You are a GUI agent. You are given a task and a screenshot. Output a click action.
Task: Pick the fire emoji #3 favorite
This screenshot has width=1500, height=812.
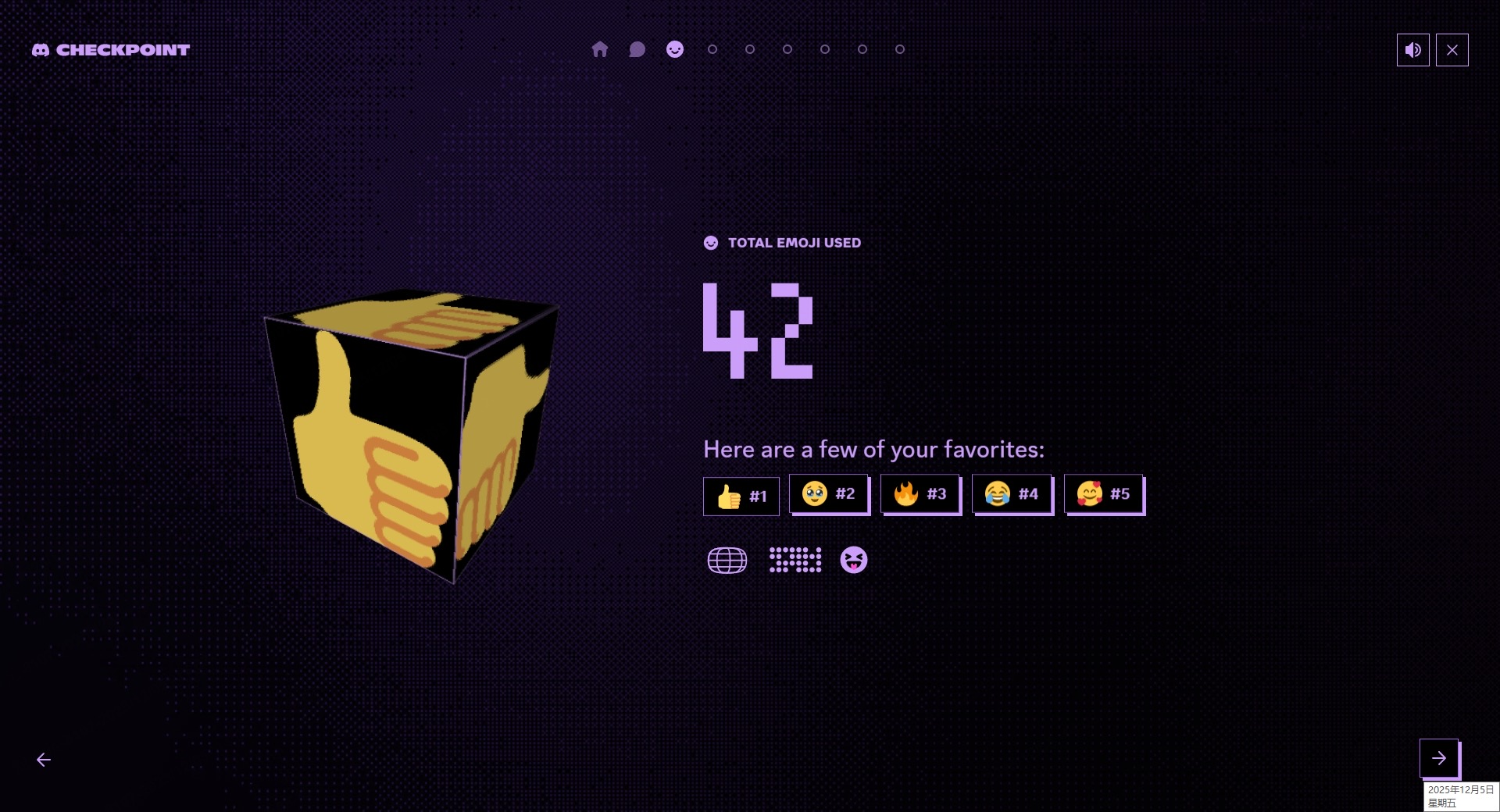(920, 493)
